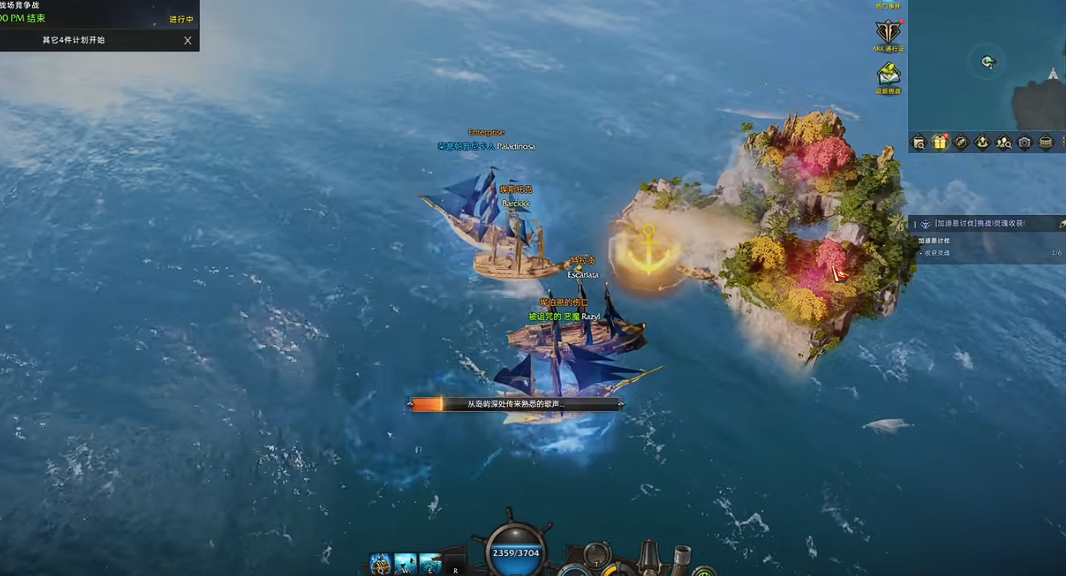Open the camera screenshot mode icon
1066x576 pixels.
[x=1024, y=143]
